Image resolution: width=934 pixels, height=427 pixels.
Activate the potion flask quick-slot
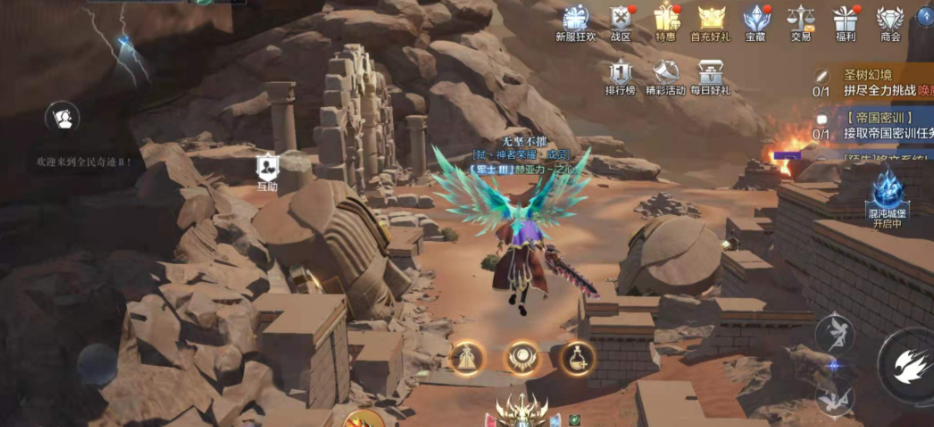pos(577,357)
